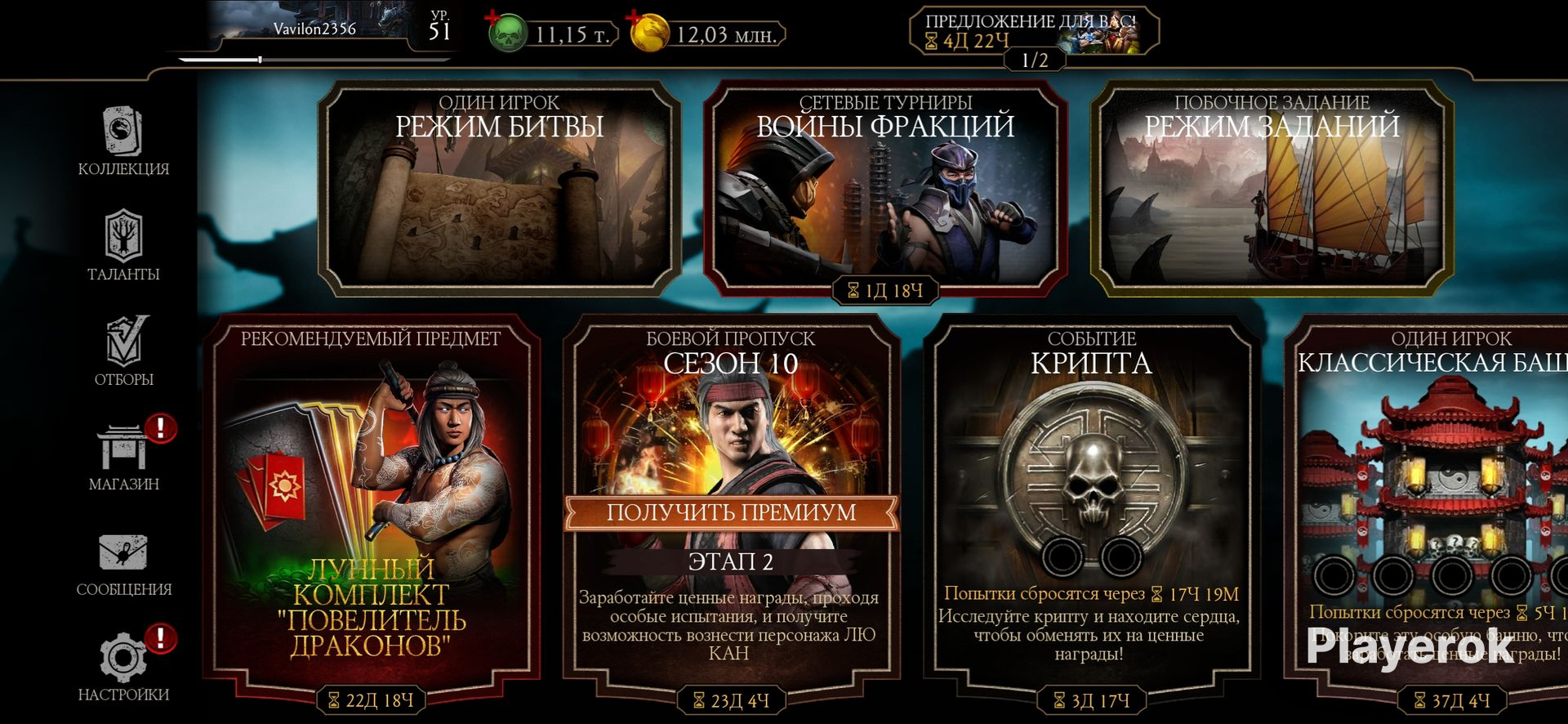The image size is (1568, 724).
Task: Open the Магазин shop
Action: (123, 456)
